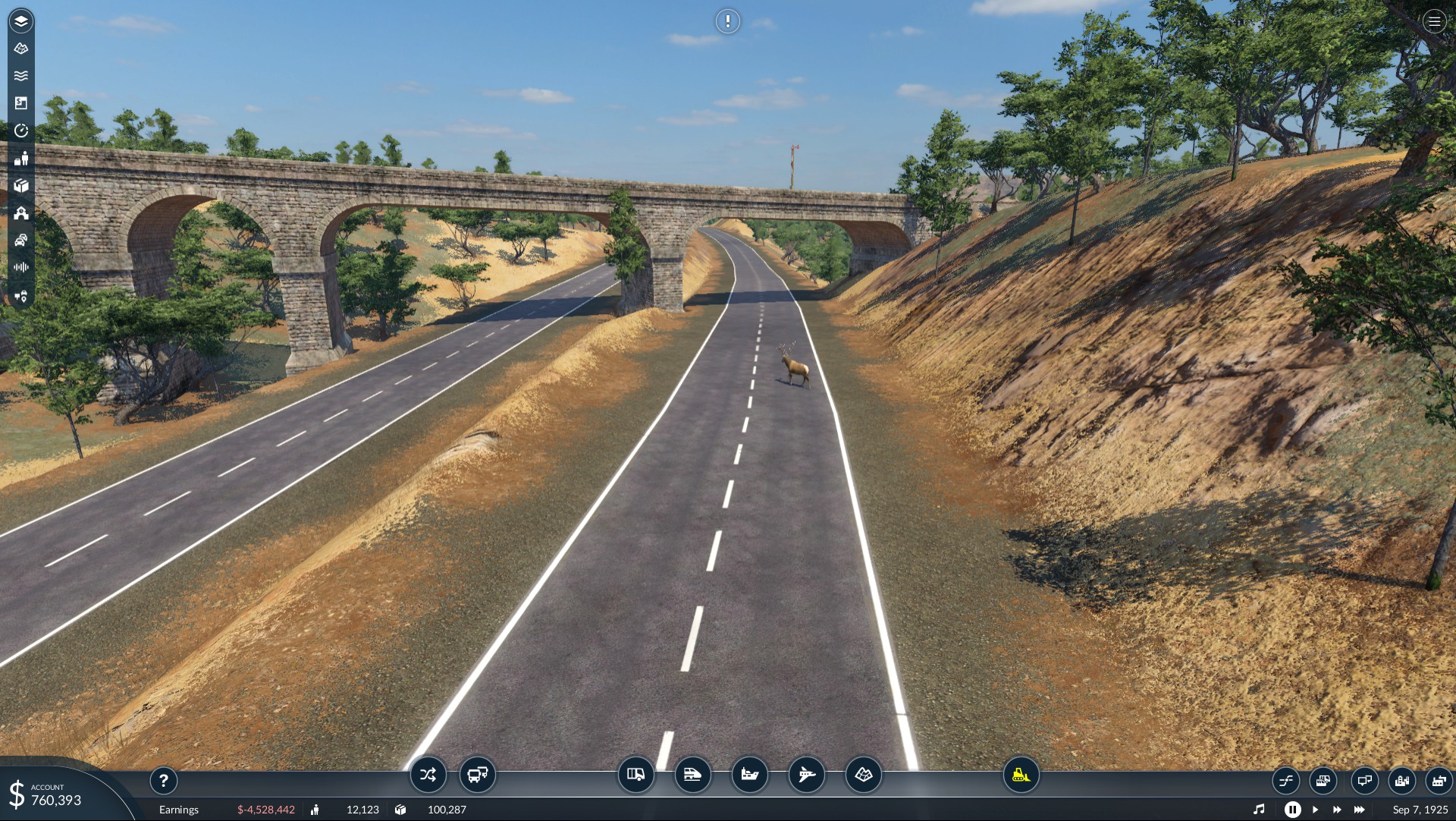Open the air construction airplane menu
This screenshot has height=821, width=1456.
(806, 775)
